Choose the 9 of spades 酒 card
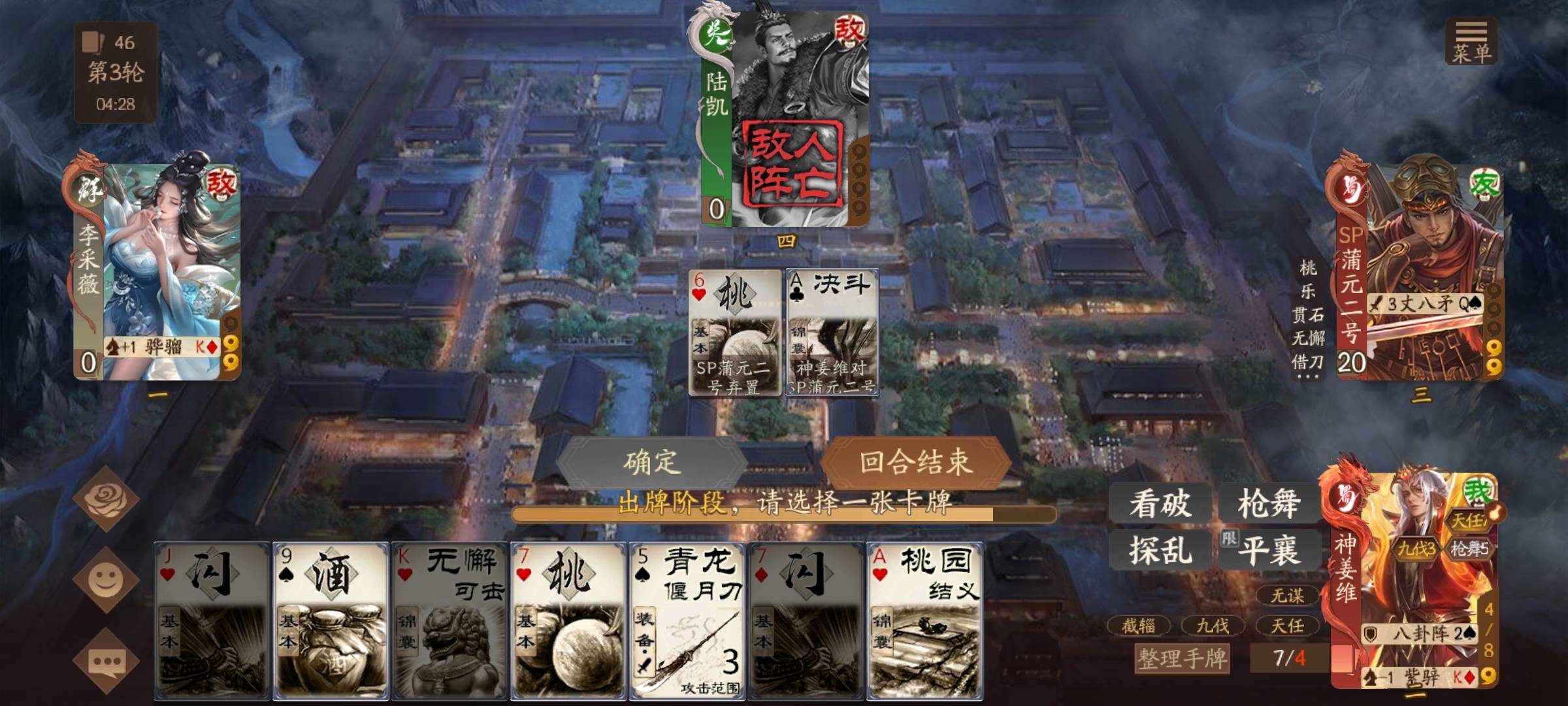The image size is (1568, 706). tap(331, 621)
